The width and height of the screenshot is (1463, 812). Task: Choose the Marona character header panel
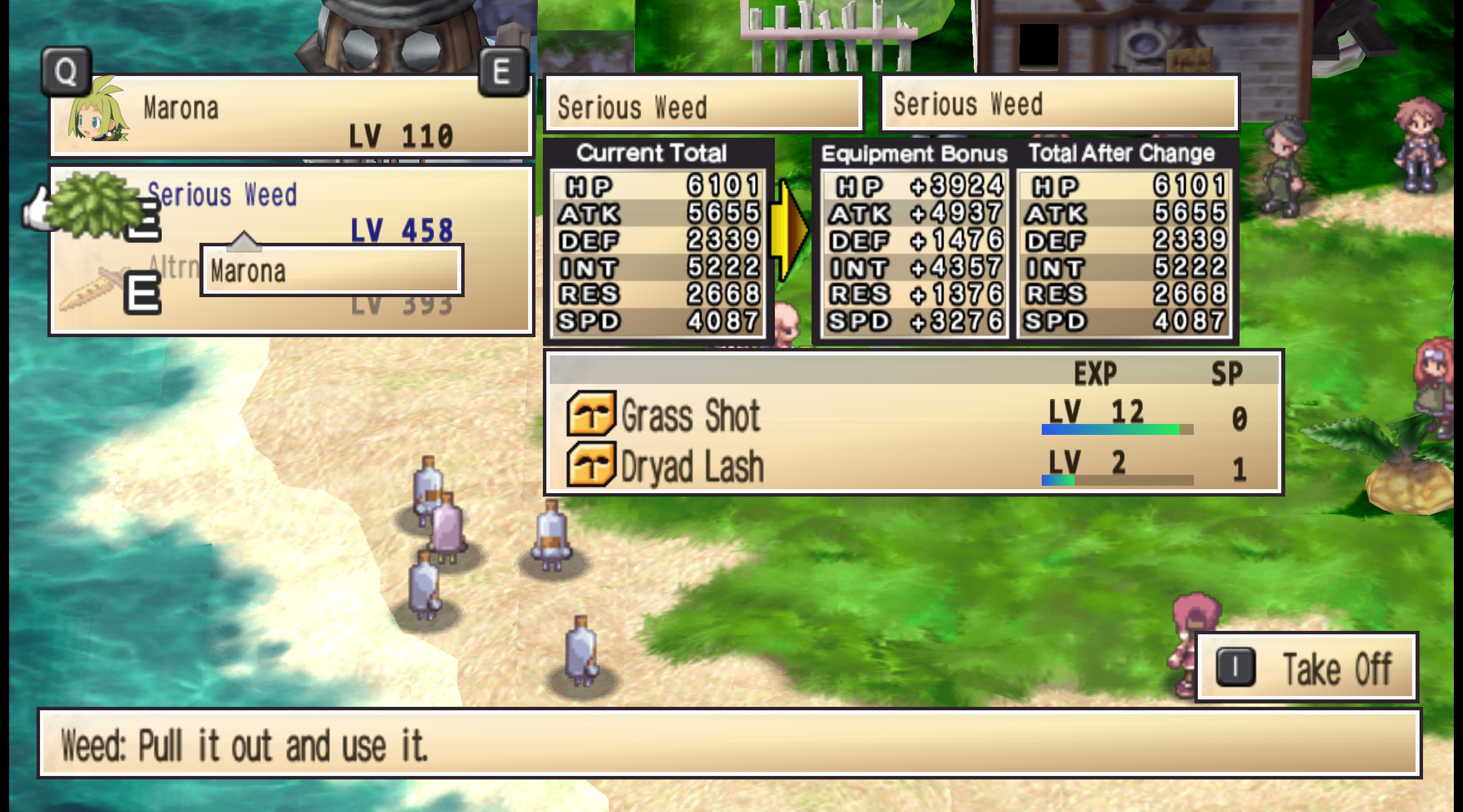pyautogui.click(x=290, y=116)
